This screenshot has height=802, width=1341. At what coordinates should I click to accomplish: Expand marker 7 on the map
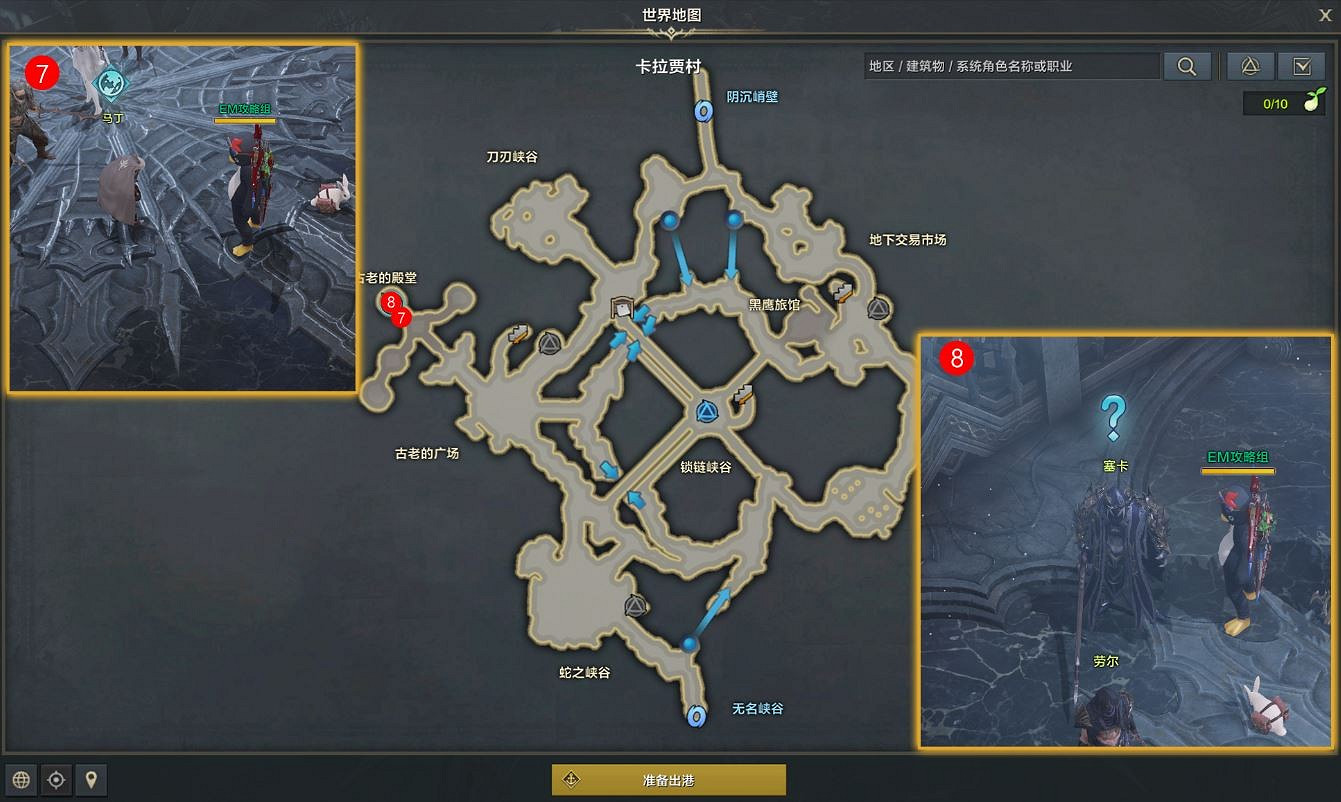click(400, 317)
